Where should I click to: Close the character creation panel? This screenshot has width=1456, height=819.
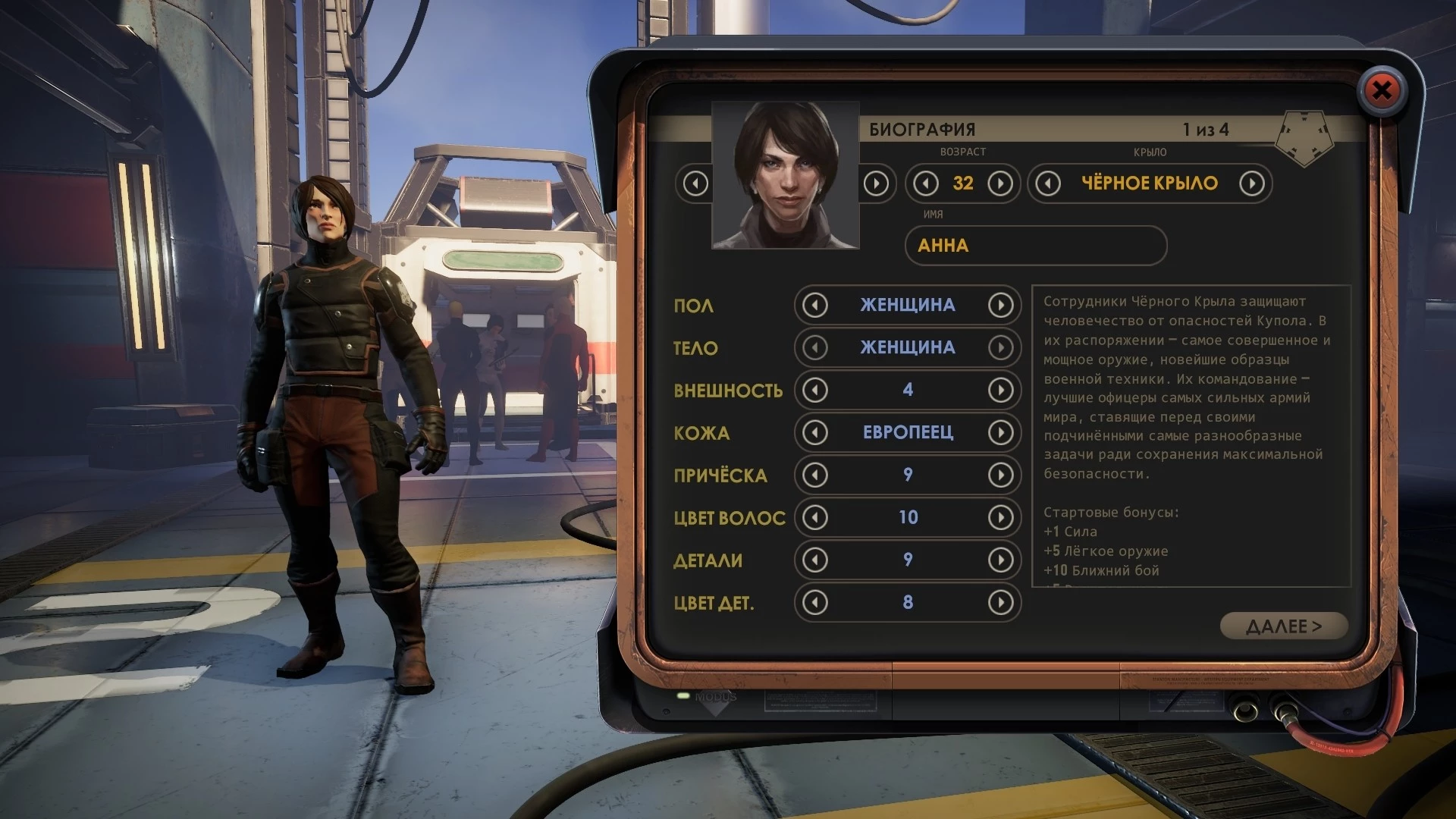(x=1382, y=91)
